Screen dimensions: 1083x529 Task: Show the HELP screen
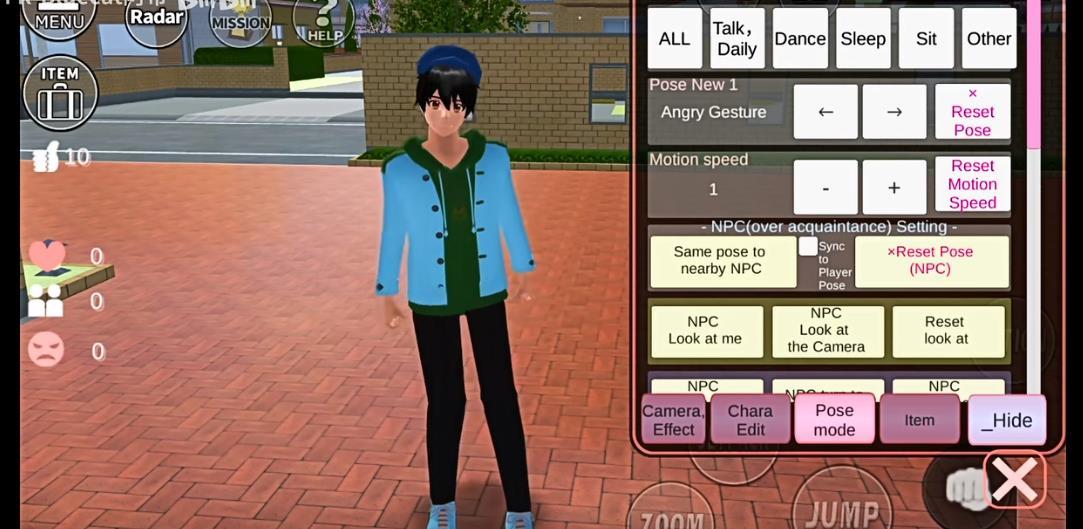(x=324, y=21)
